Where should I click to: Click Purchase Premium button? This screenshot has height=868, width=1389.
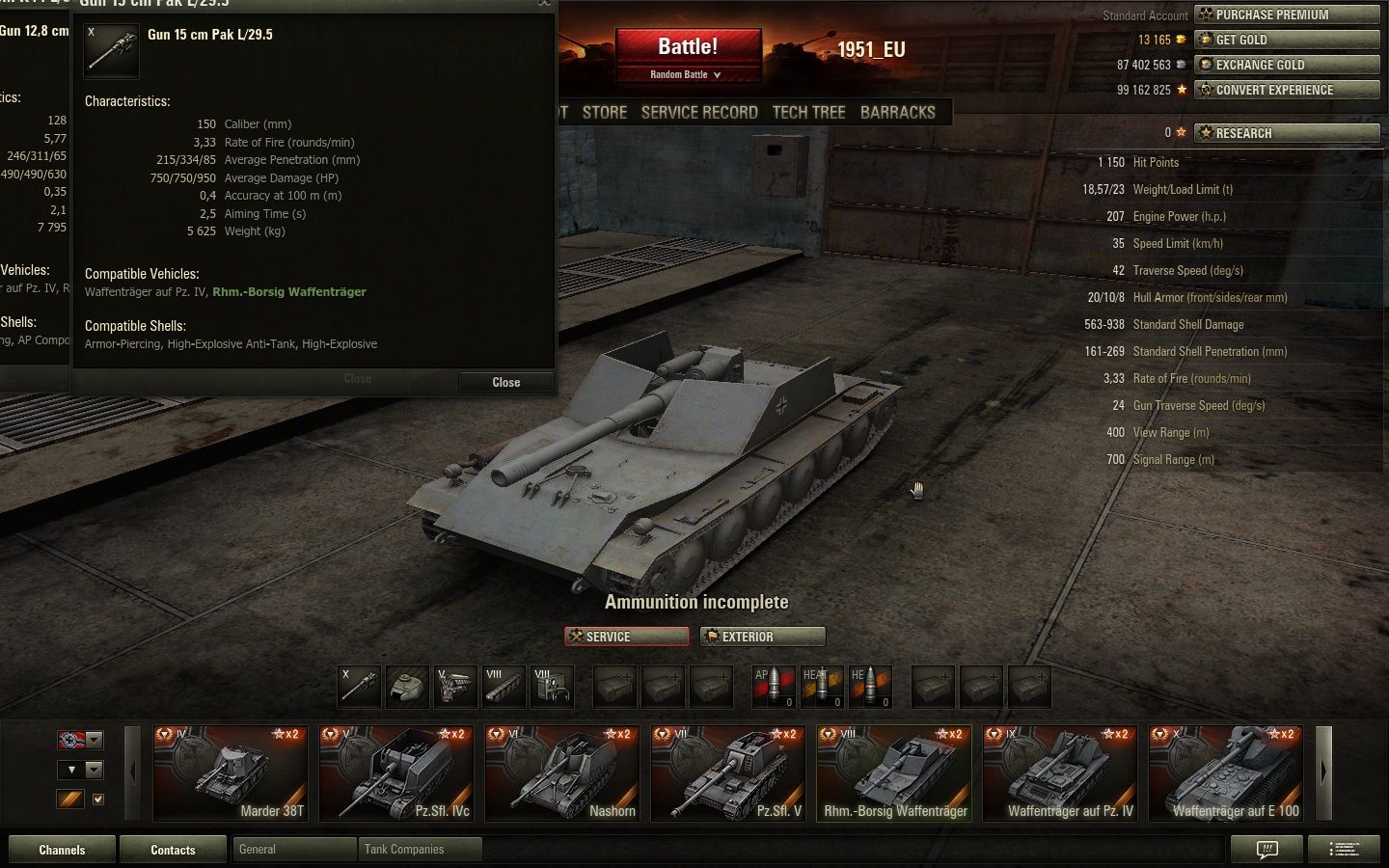pyautogui.click(x=1287, y=14)
